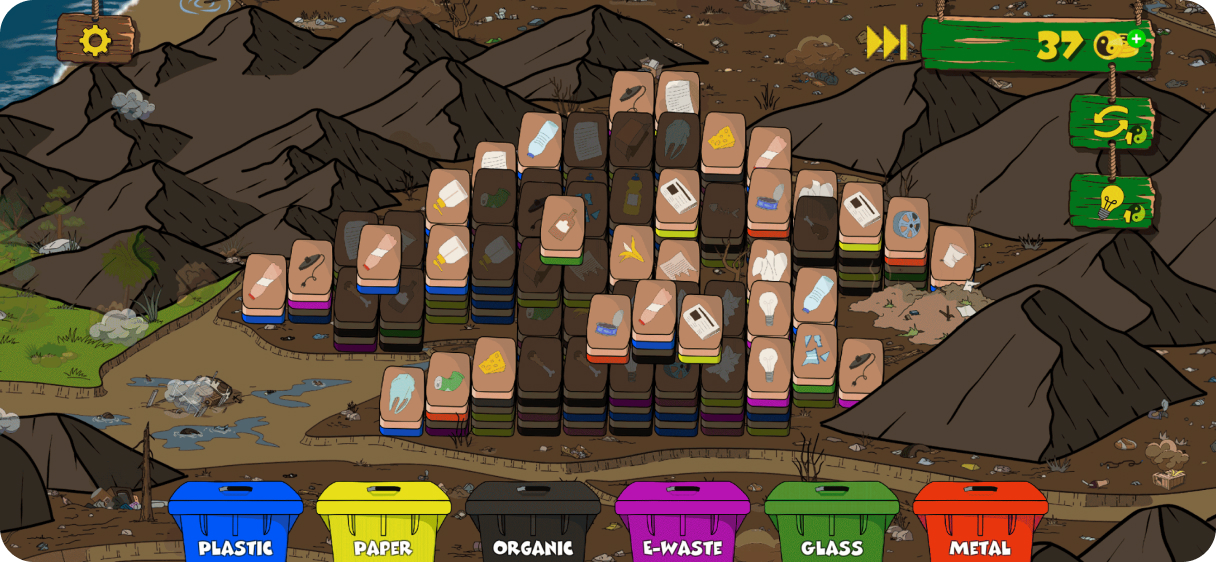Use the lightbulb hint sign

(x=1110, y=201)
